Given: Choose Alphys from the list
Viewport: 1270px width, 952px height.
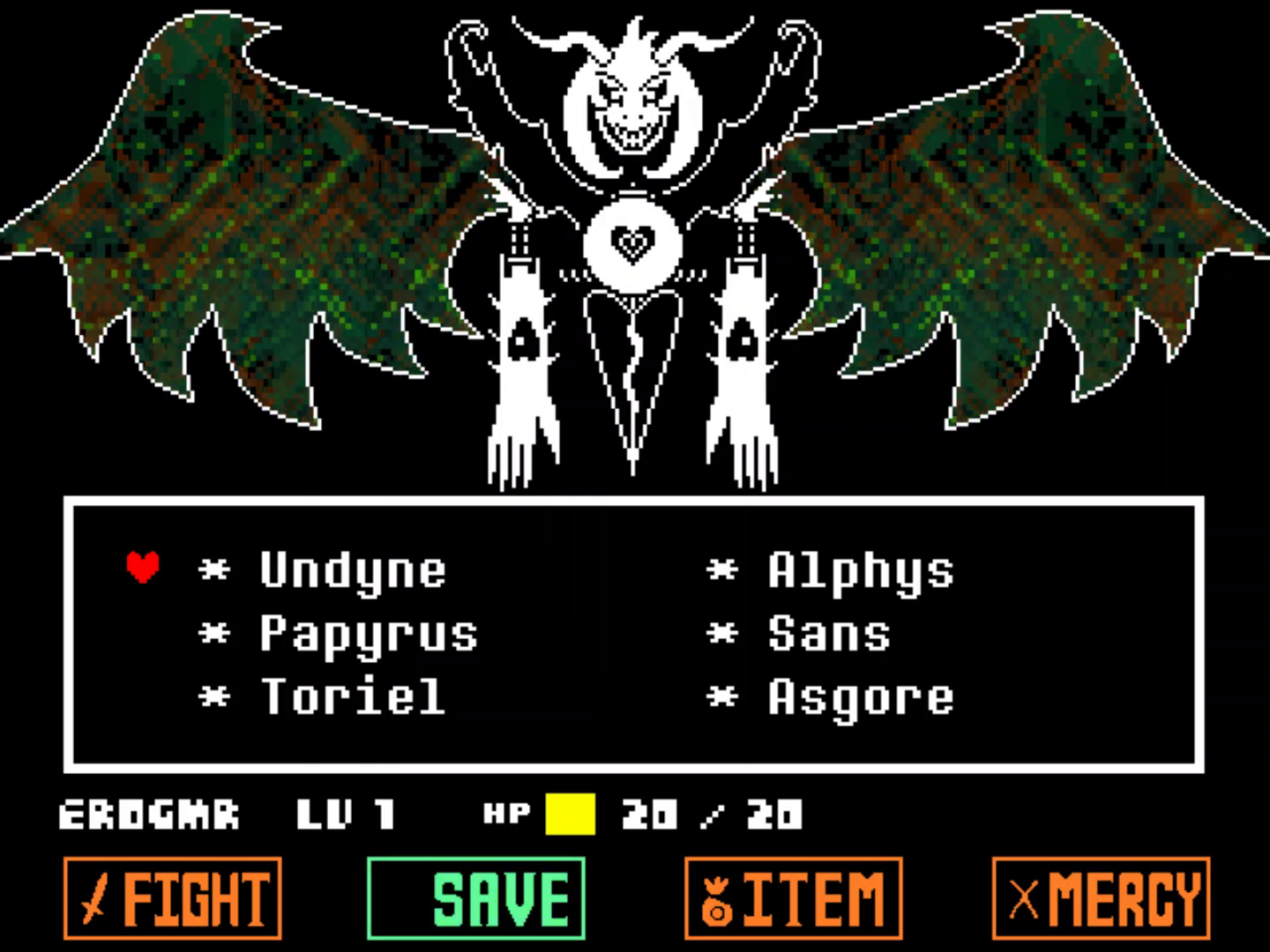Looking at the screenshot, I should point(860,571).
